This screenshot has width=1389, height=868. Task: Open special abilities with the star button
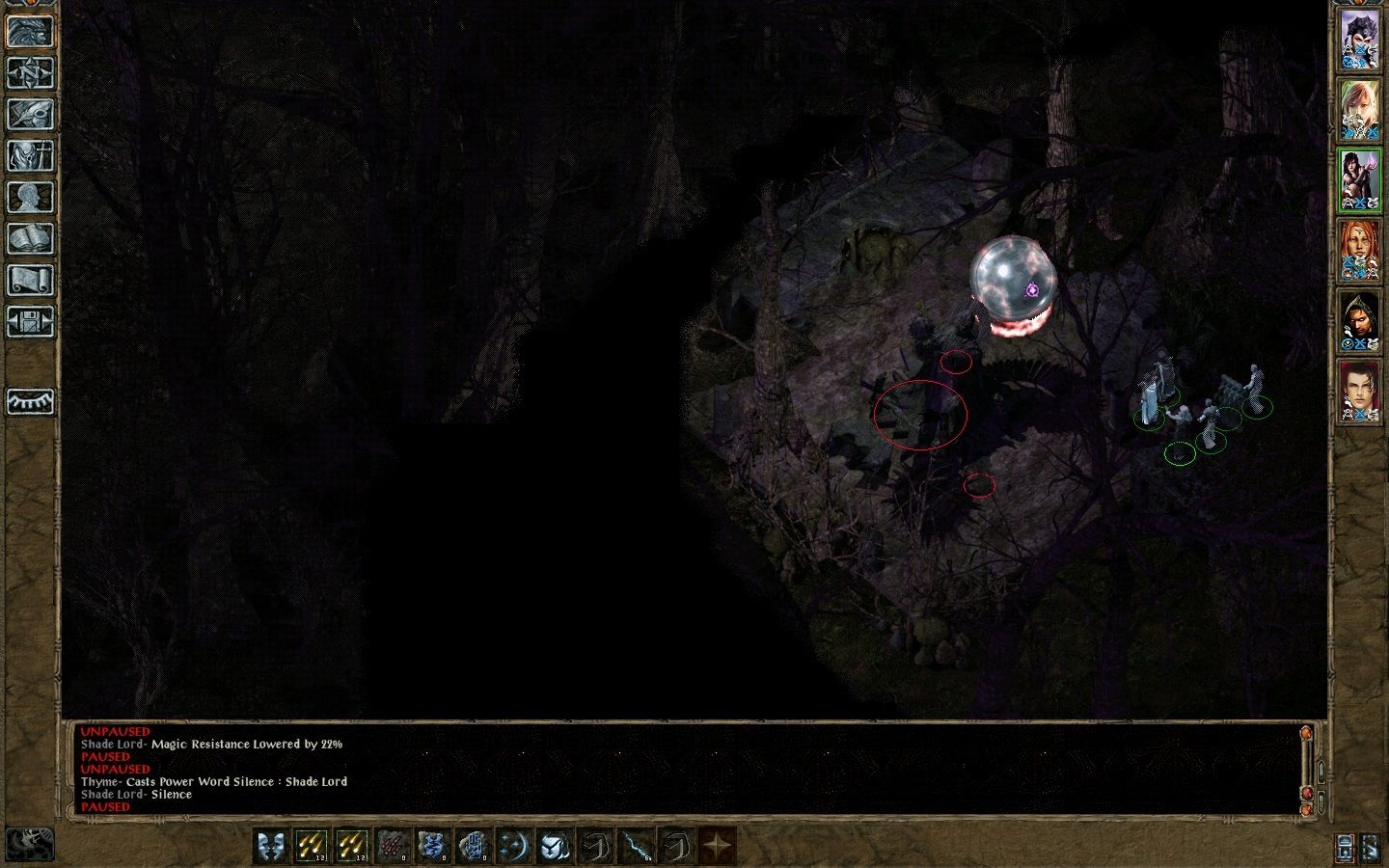coord(717,847)
